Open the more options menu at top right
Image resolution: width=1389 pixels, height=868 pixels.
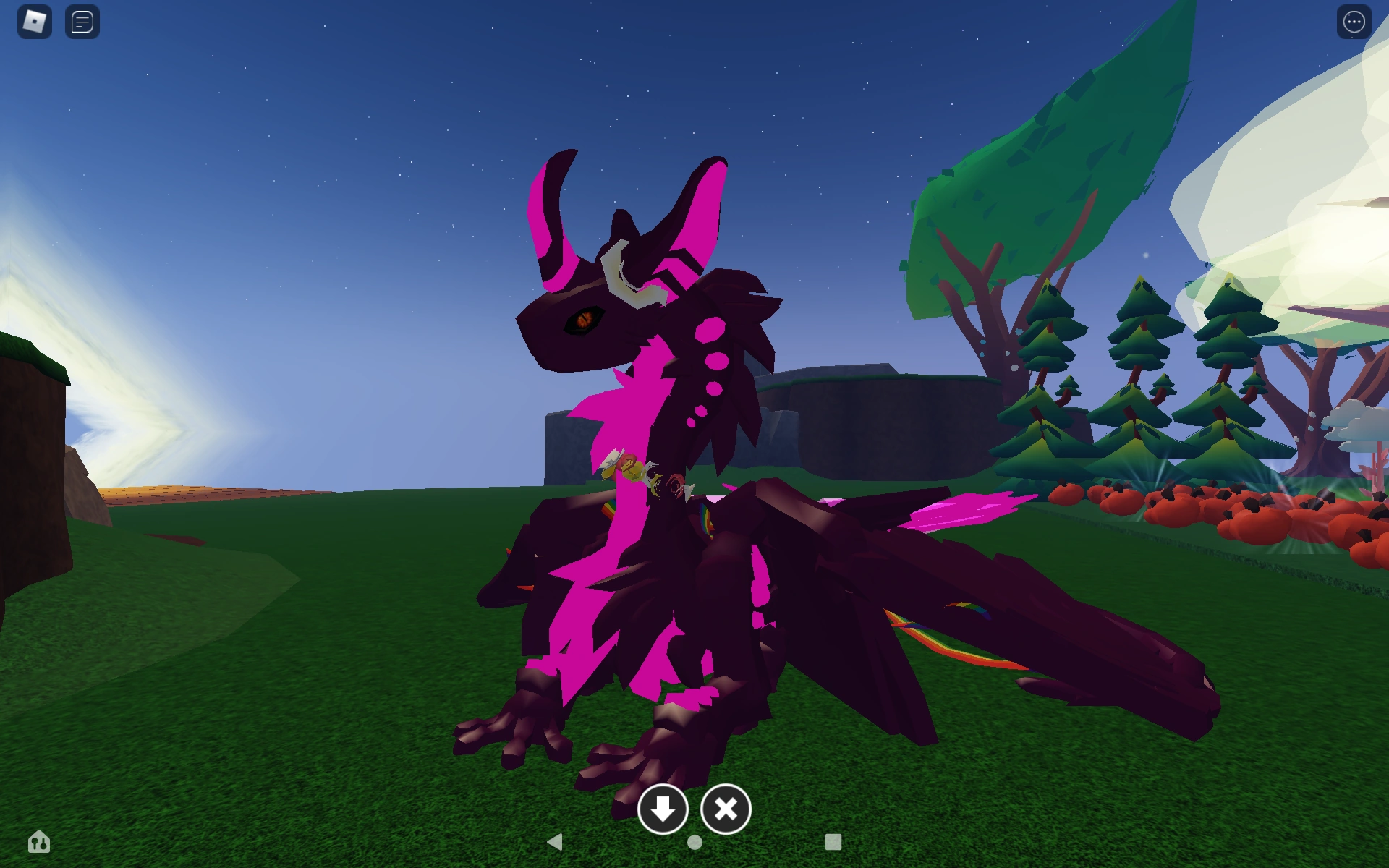tap(1353, 22)
